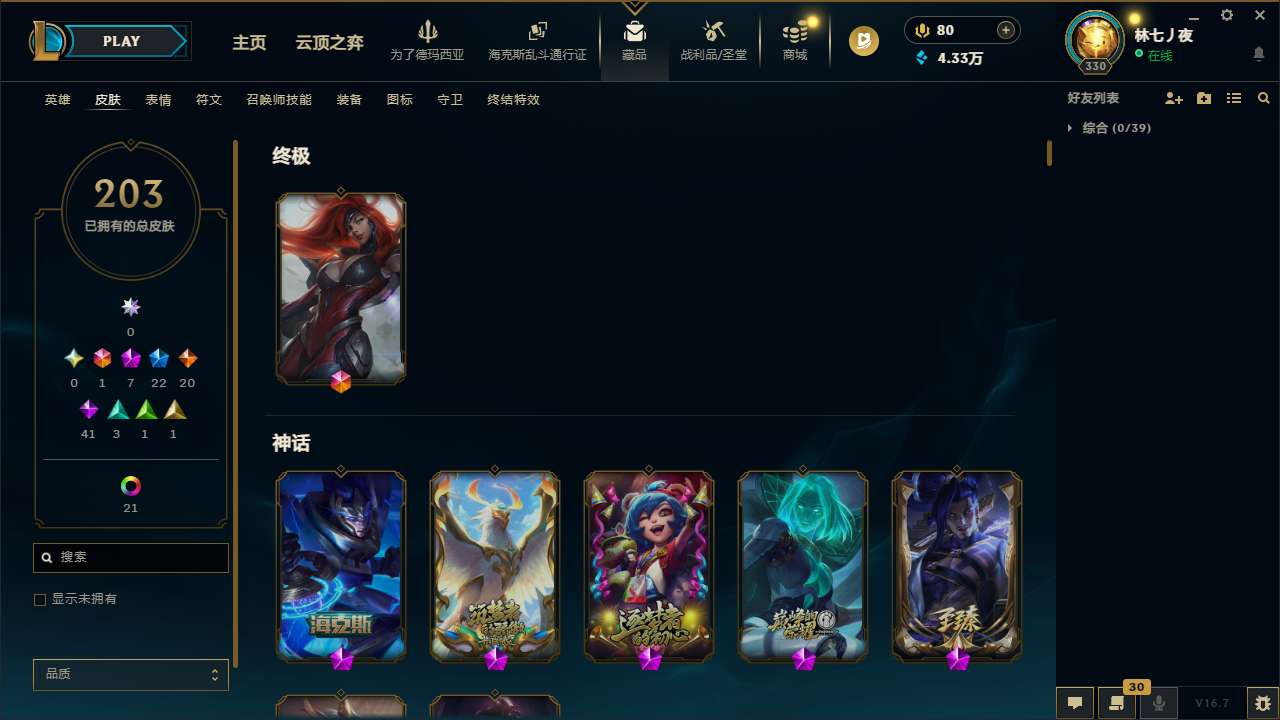Open the friends list search icon

[1264, 98]
